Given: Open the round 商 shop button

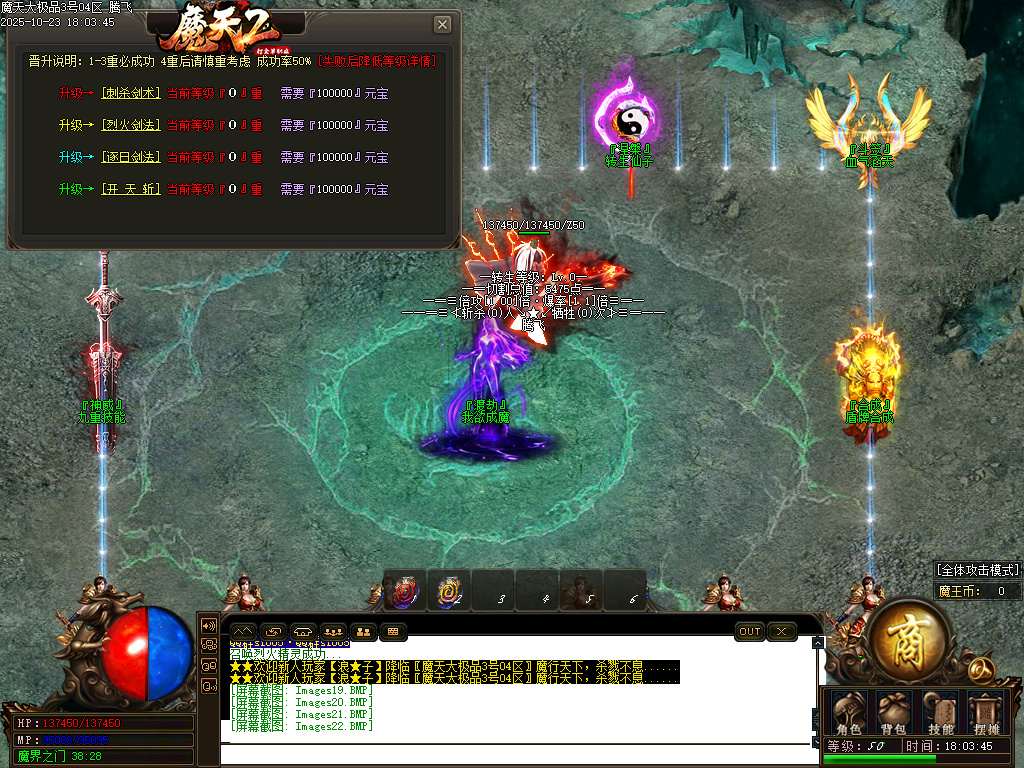Looking at the screenshot, I should (x=908, y=636).
